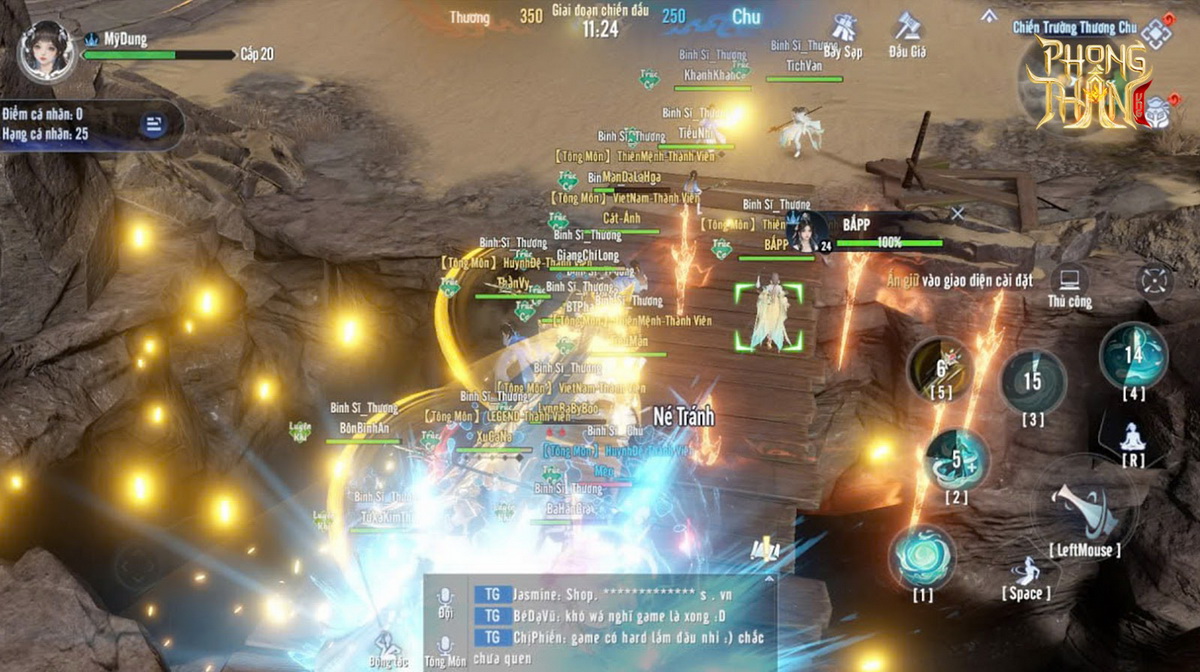Trigger the main fan attack button

click(x=1083, y=505)
